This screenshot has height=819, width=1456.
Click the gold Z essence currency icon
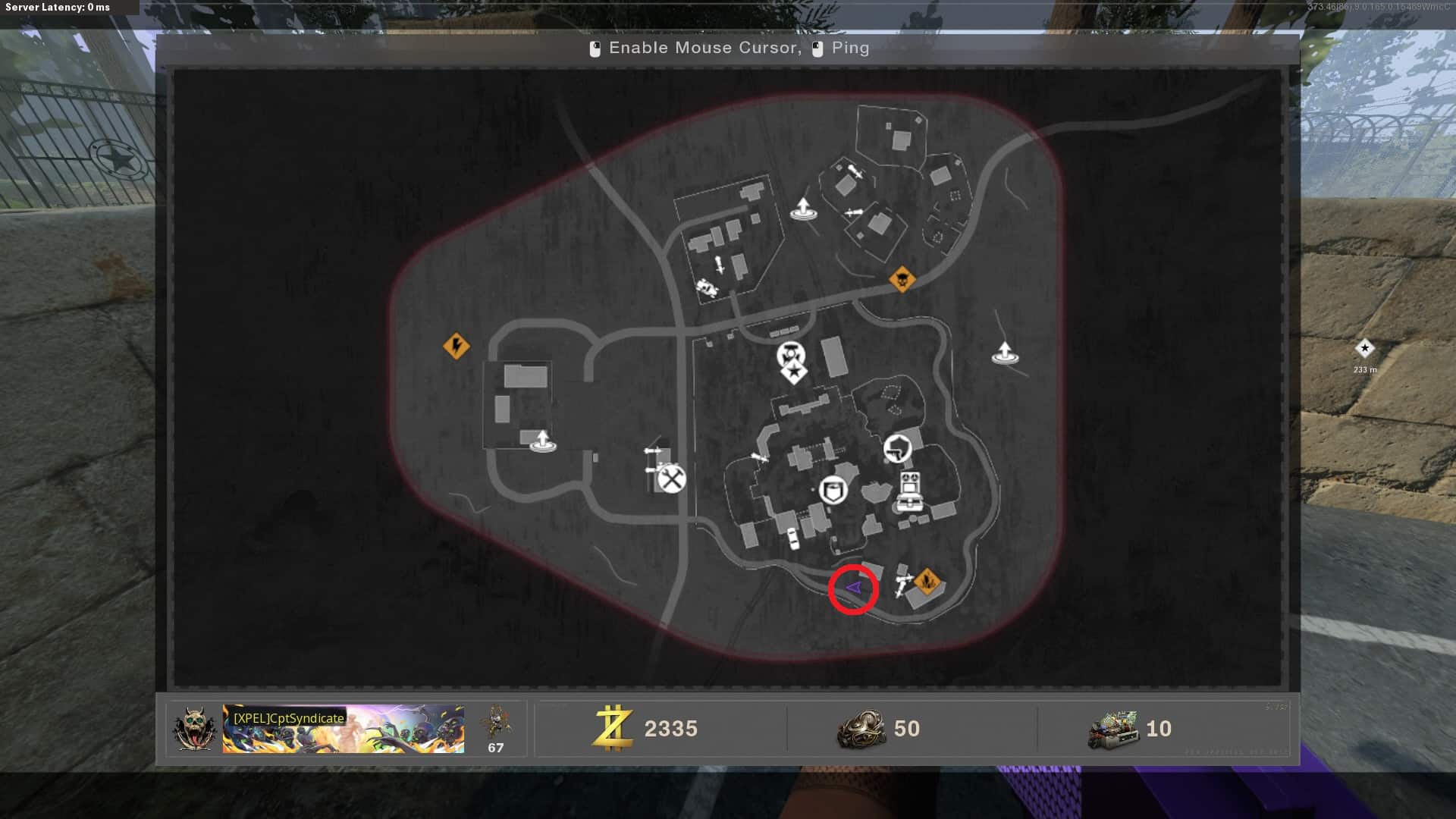pos(613,728)
